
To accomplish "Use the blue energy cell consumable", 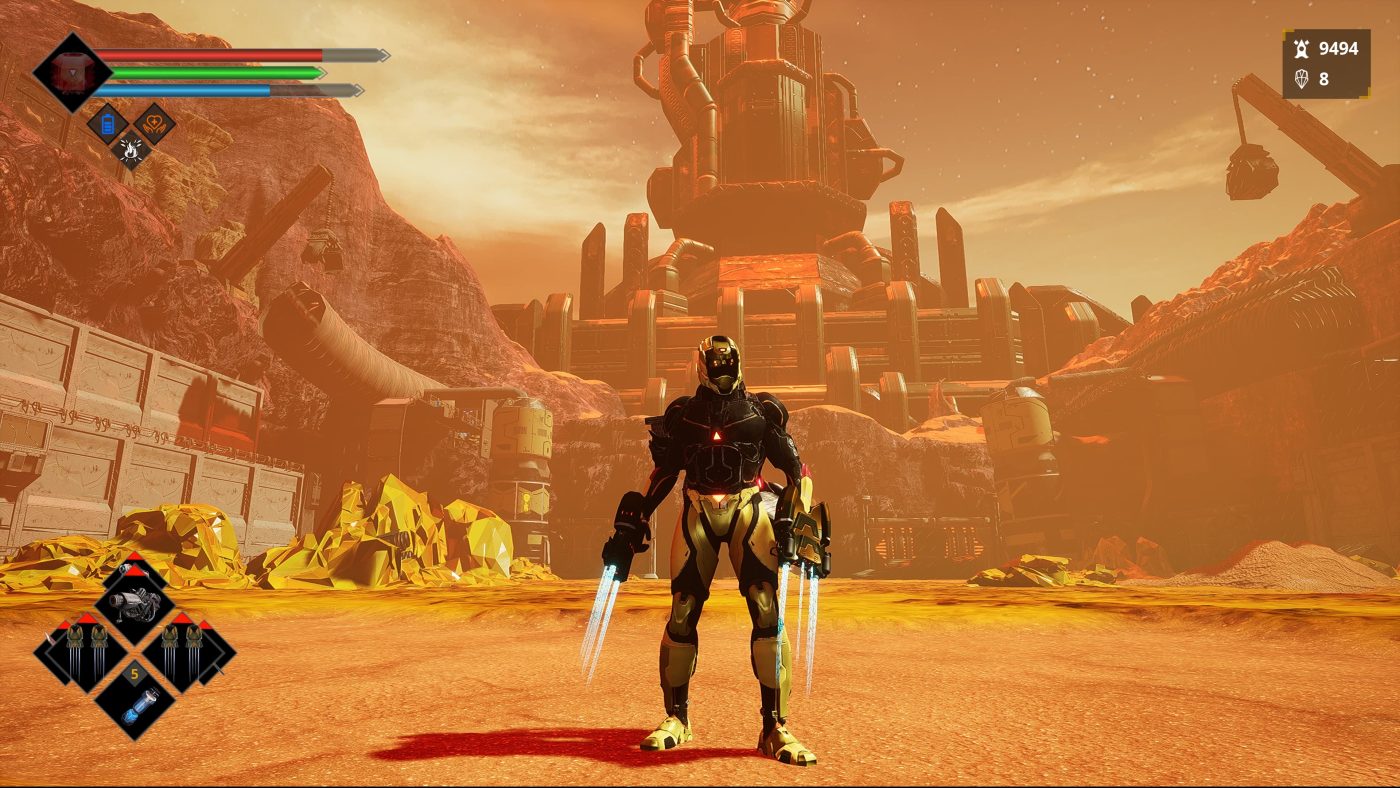I will (135, 700).
